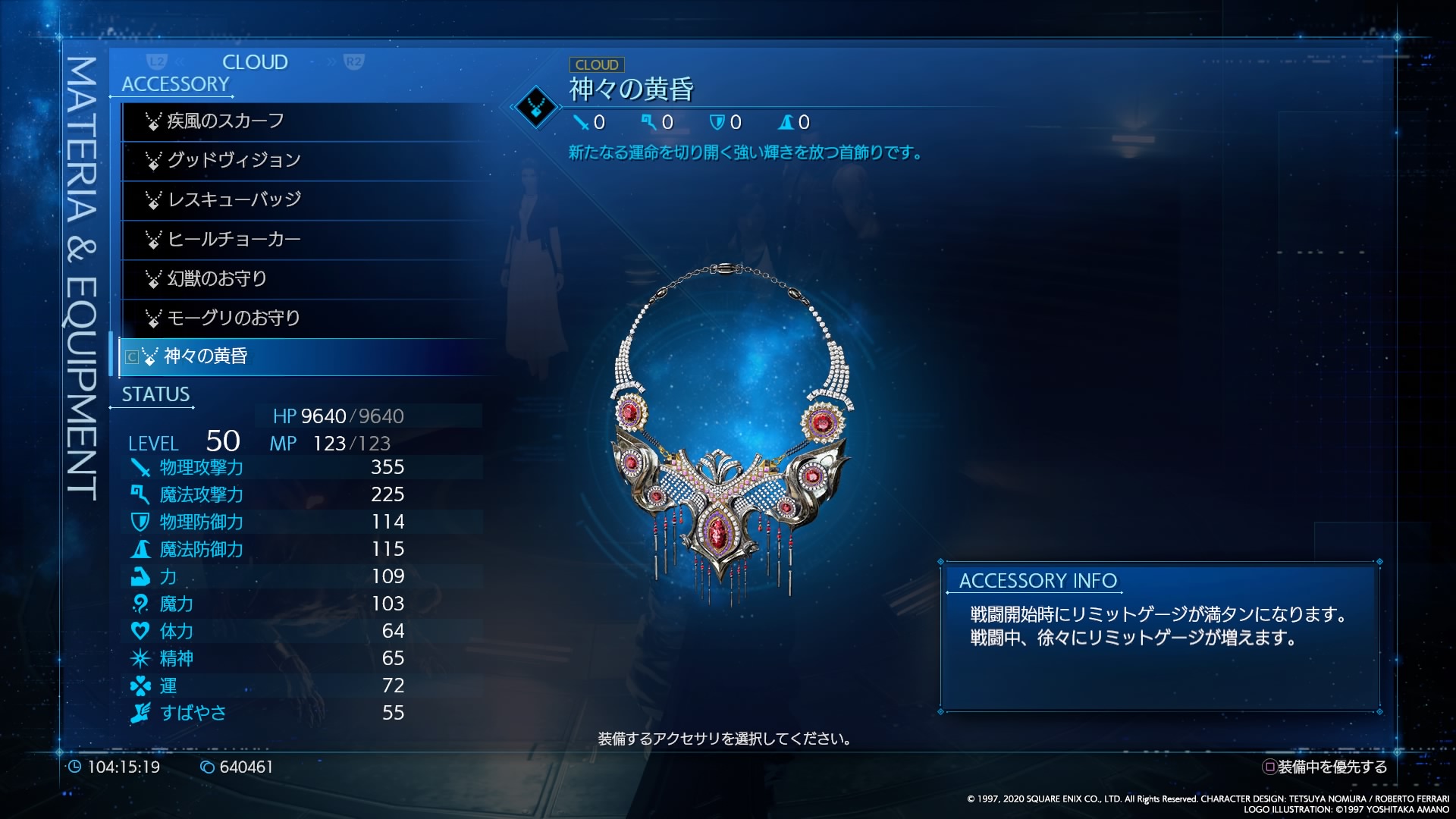Click the strength (力) fist icon

click(x=141, y=577)
